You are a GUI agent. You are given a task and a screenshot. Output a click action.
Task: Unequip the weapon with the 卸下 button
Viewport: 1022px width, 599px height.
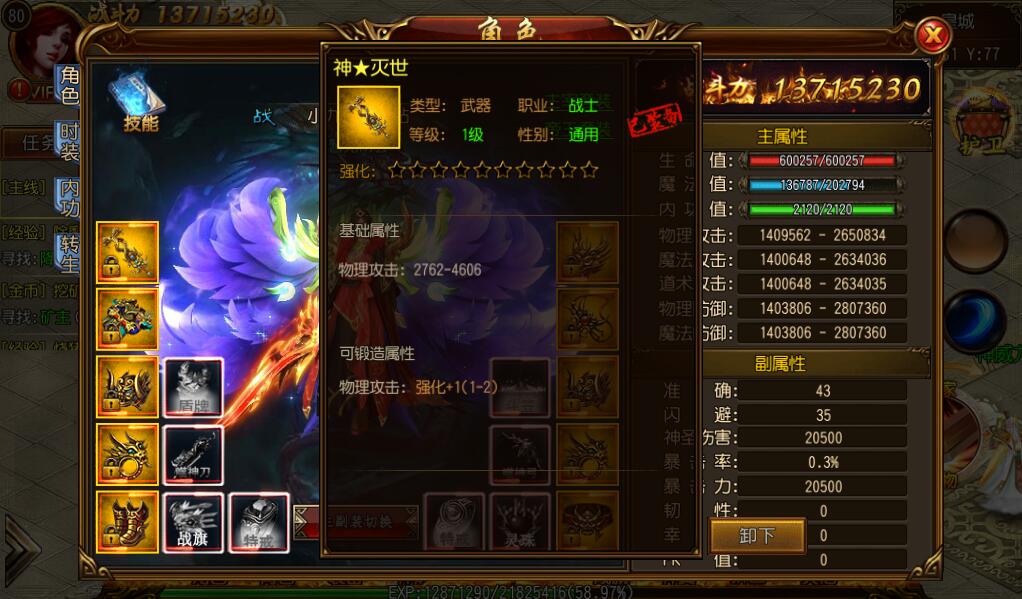(757, 536)
